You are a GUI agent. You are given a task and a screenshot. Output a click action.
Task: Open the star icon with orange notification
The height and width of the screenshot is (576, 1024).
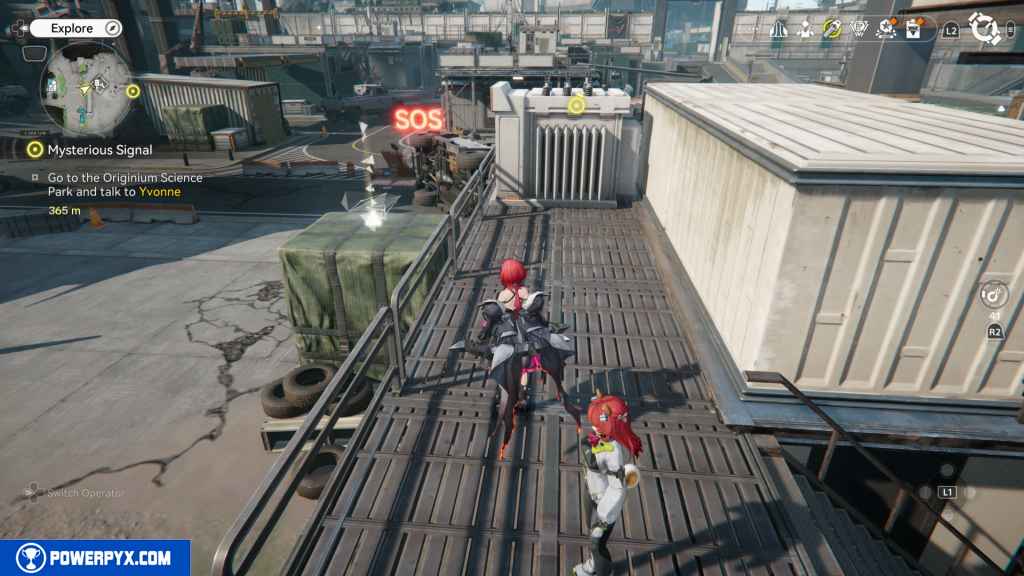886,29
